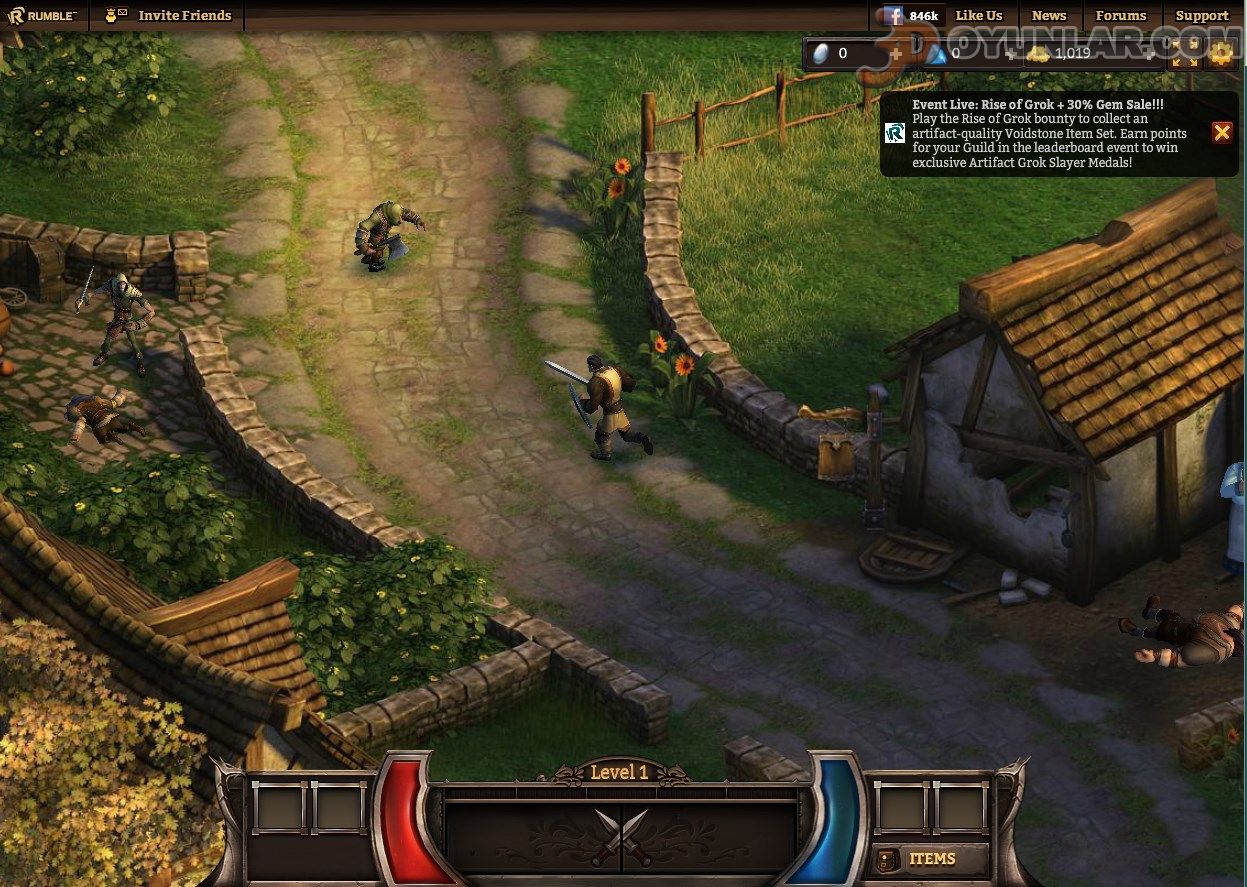Click the Facebook 846k icon
The height and width of the screenshot is (887, 1247).
point(908,15)
